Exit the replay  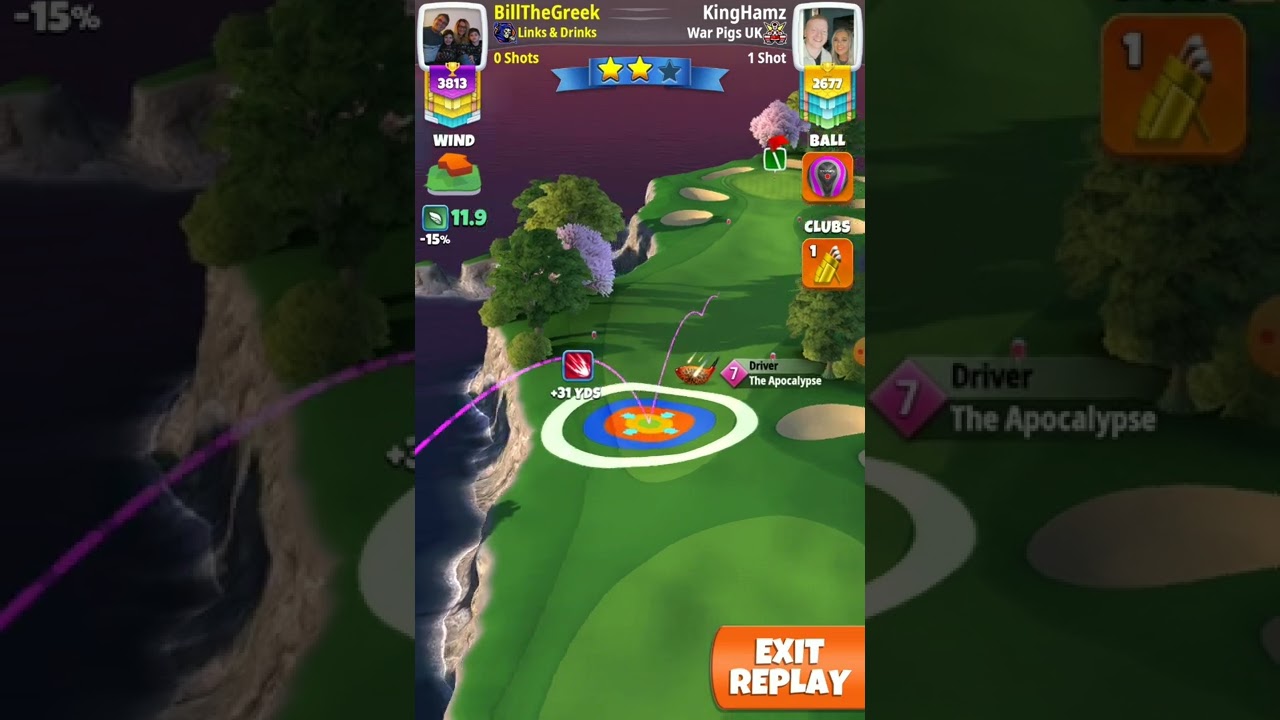pos(788,668)
